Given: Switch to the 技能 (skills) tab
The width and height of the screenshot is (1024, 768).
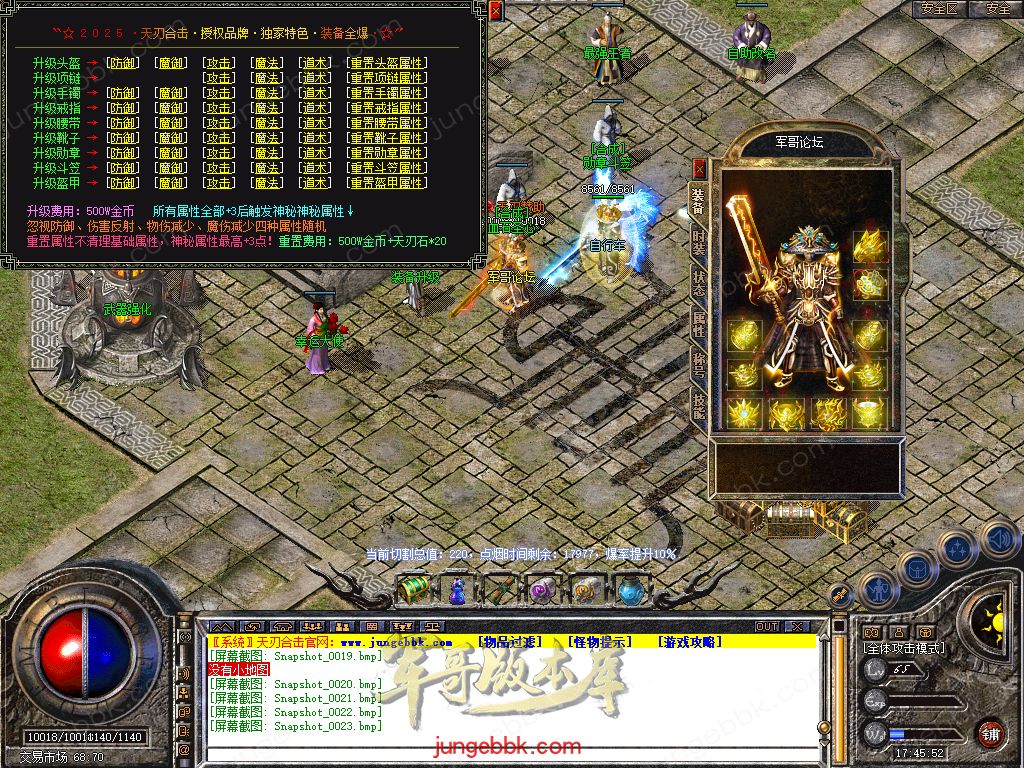Looking at the screenshot, I should point(698,402).
